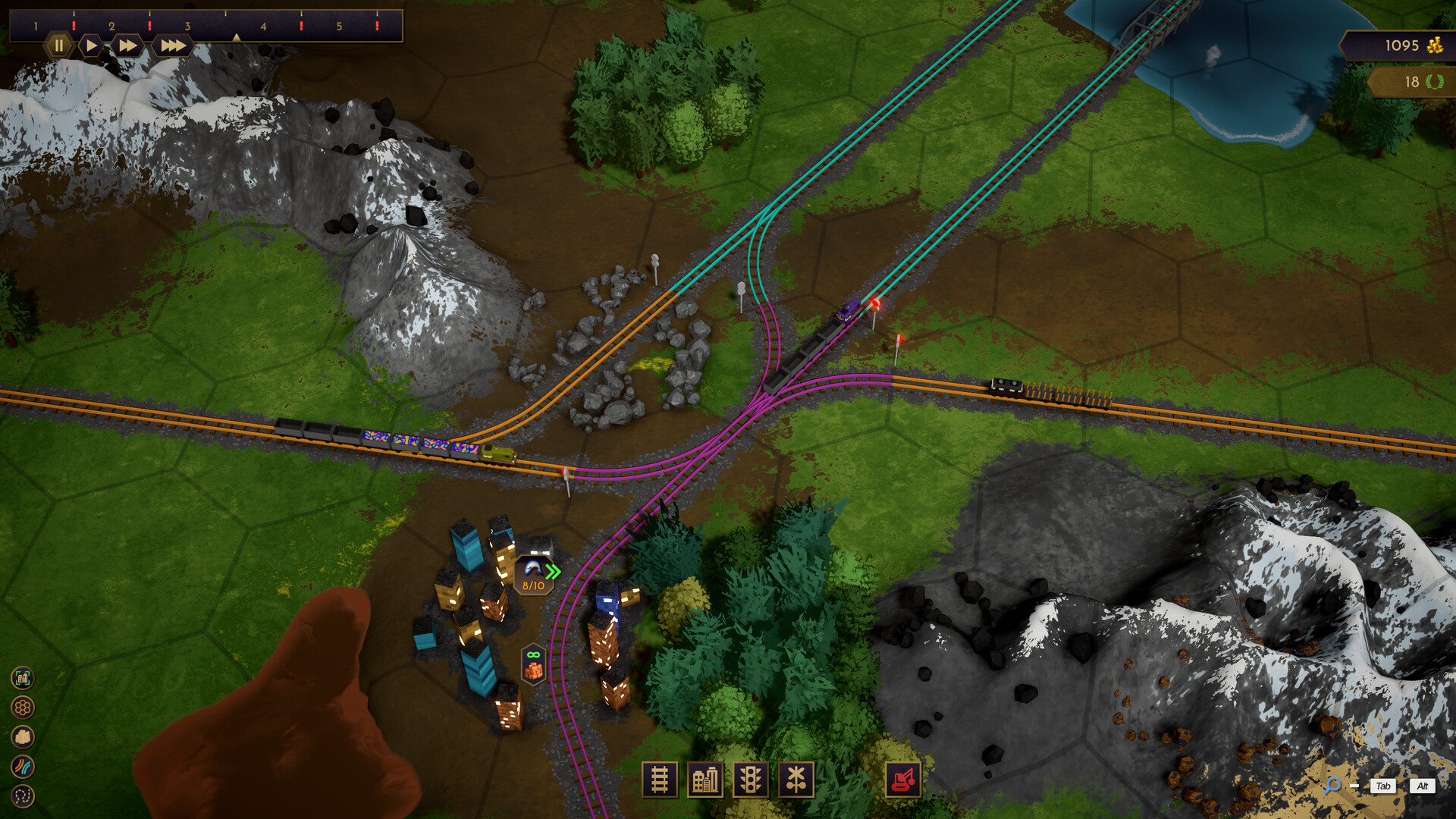
Task: Resume play at normal speed
Action: (91, 45)
